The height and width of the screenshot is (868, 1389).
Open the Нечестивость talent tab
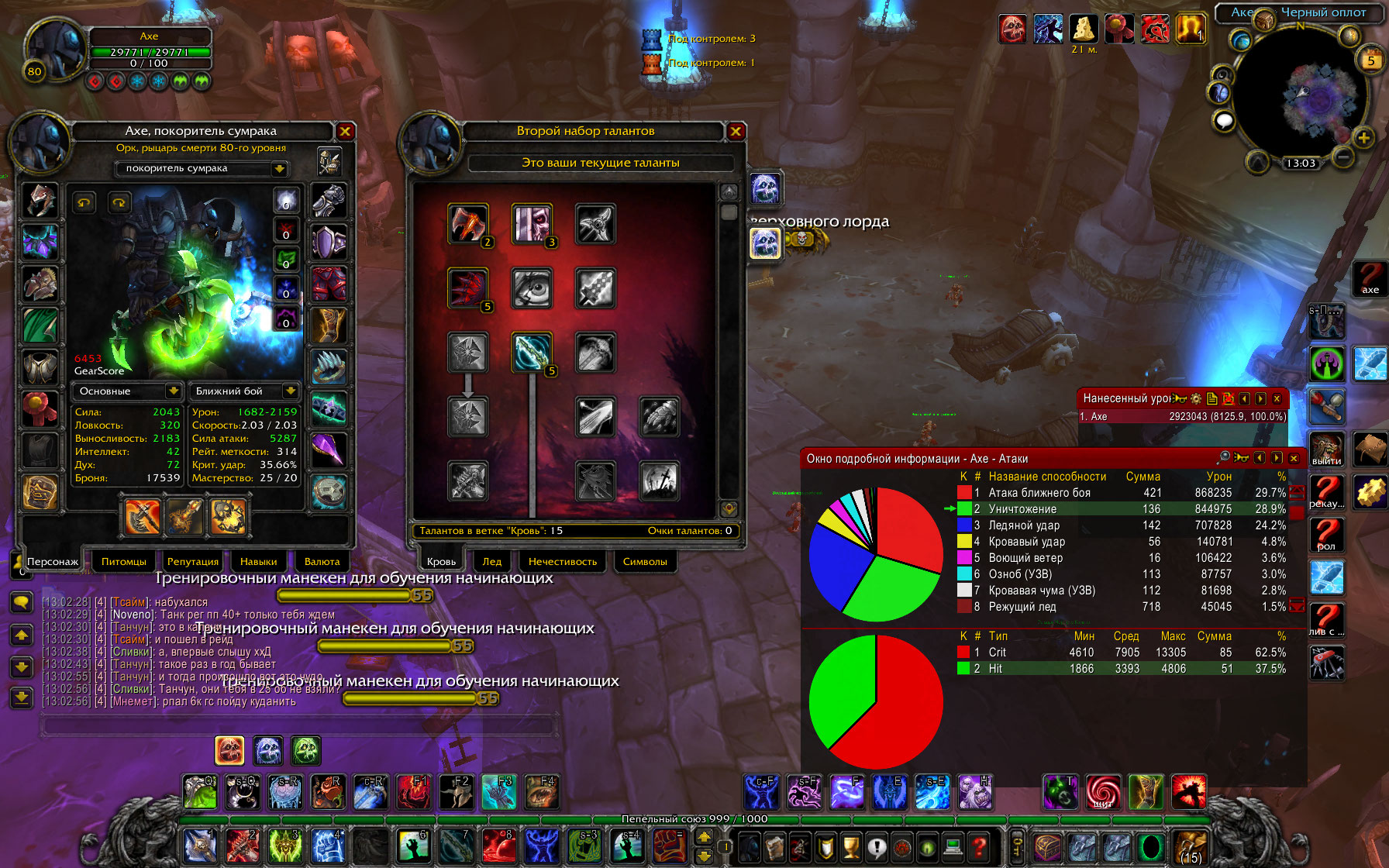point(563,561)
